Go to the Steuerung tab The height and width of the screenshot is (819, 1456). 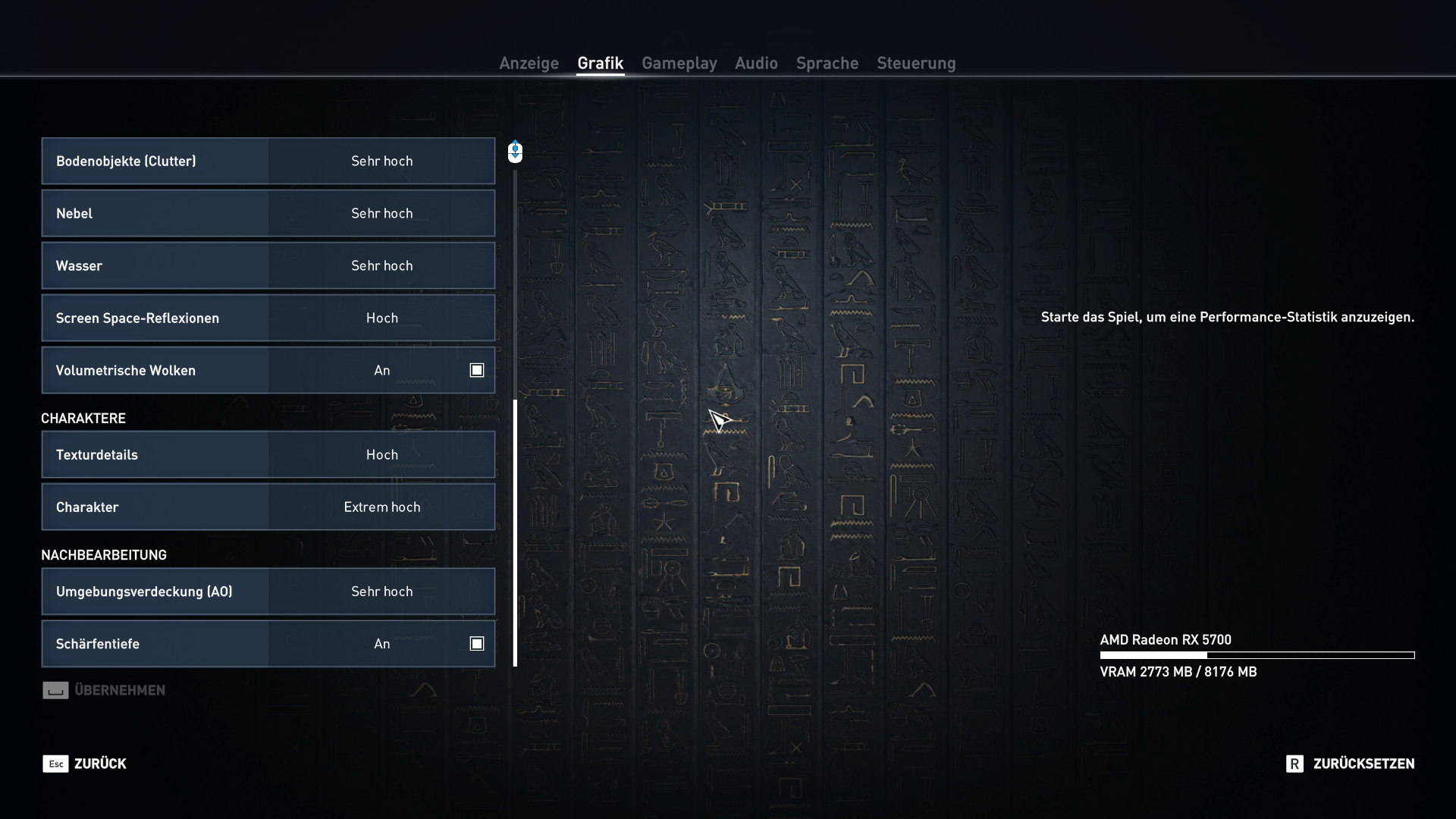(x=915, y=64)
